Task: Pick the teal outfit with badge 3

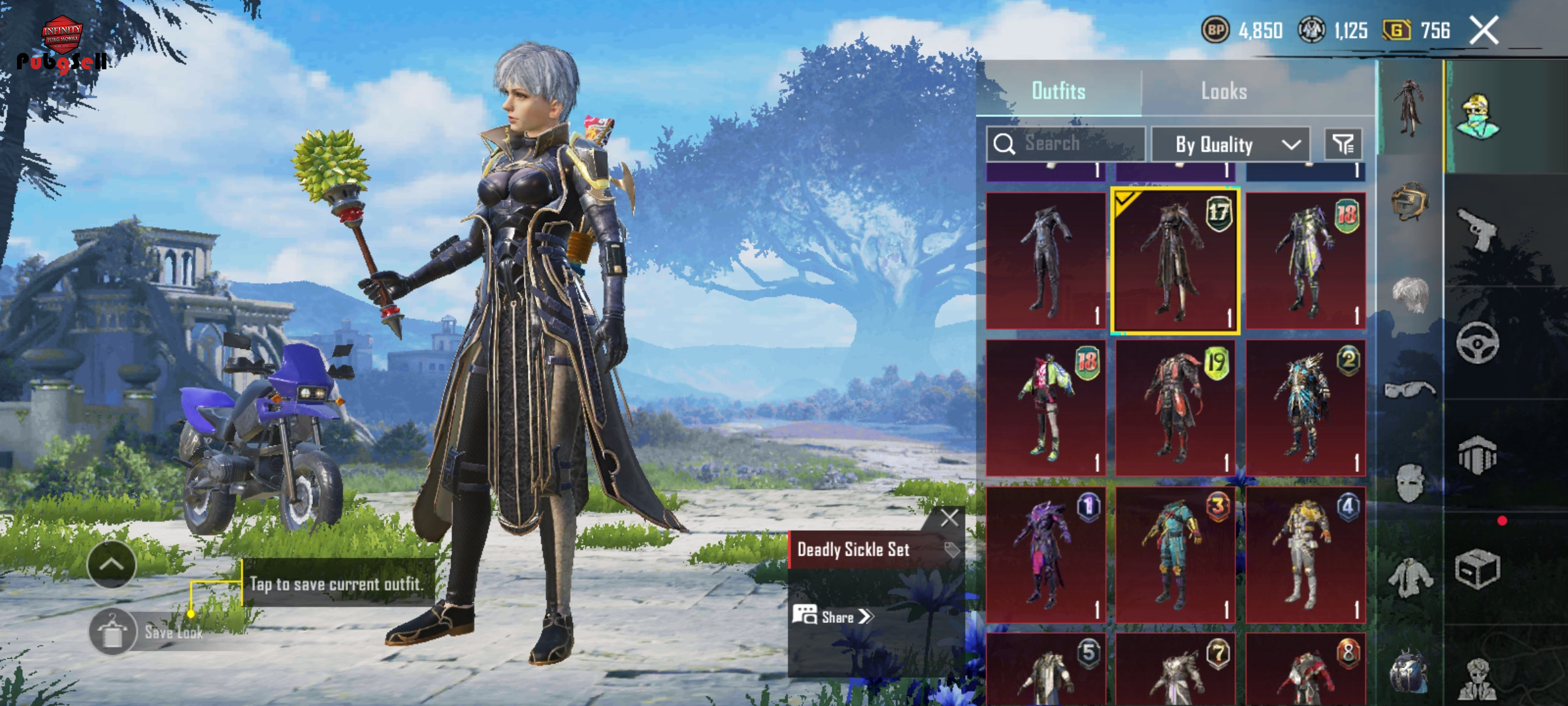Action: (x=1175, y=554)
